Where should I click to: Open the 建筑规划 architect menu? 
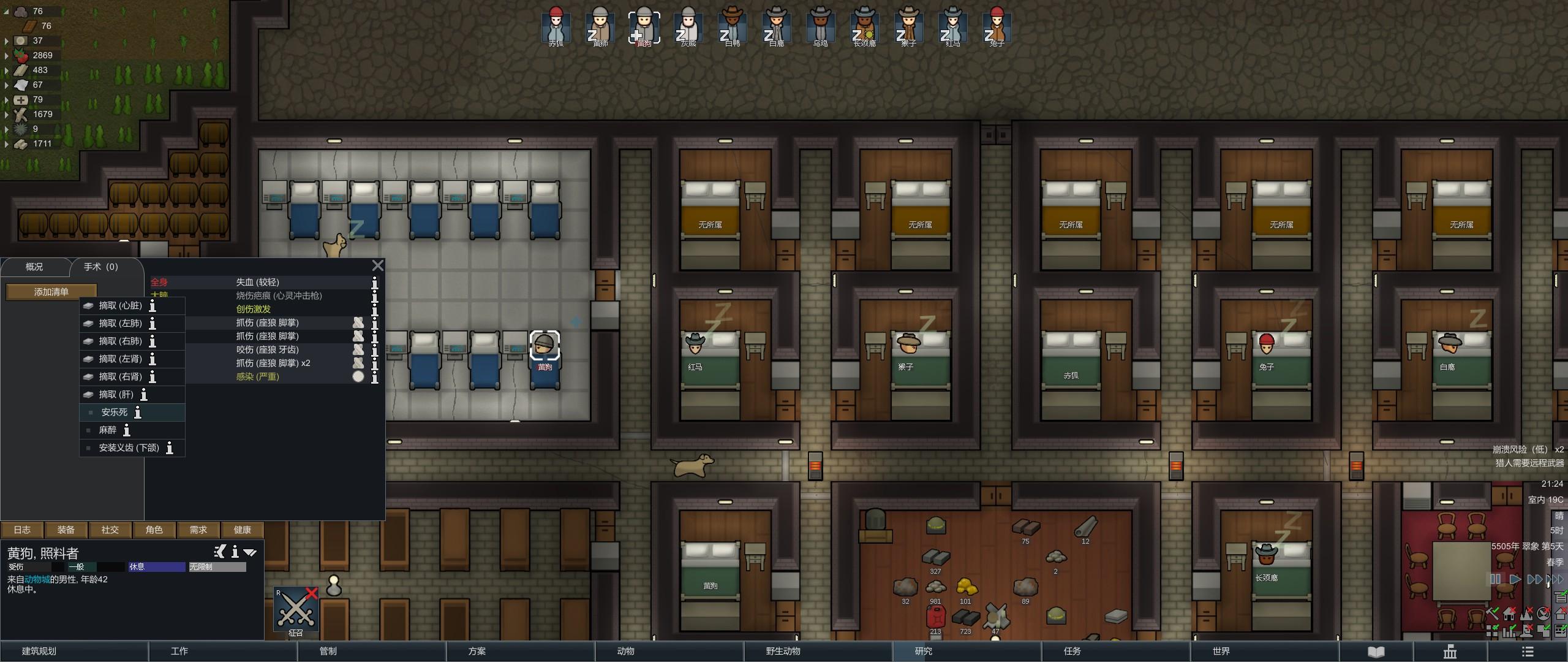39,651
